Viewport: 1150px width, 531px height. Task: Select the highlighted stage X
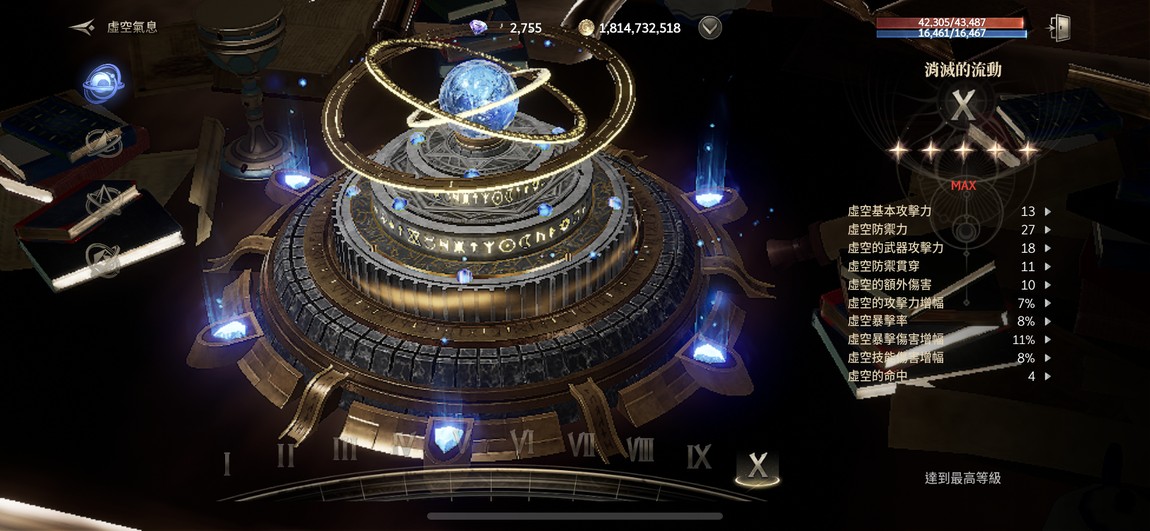757,465
